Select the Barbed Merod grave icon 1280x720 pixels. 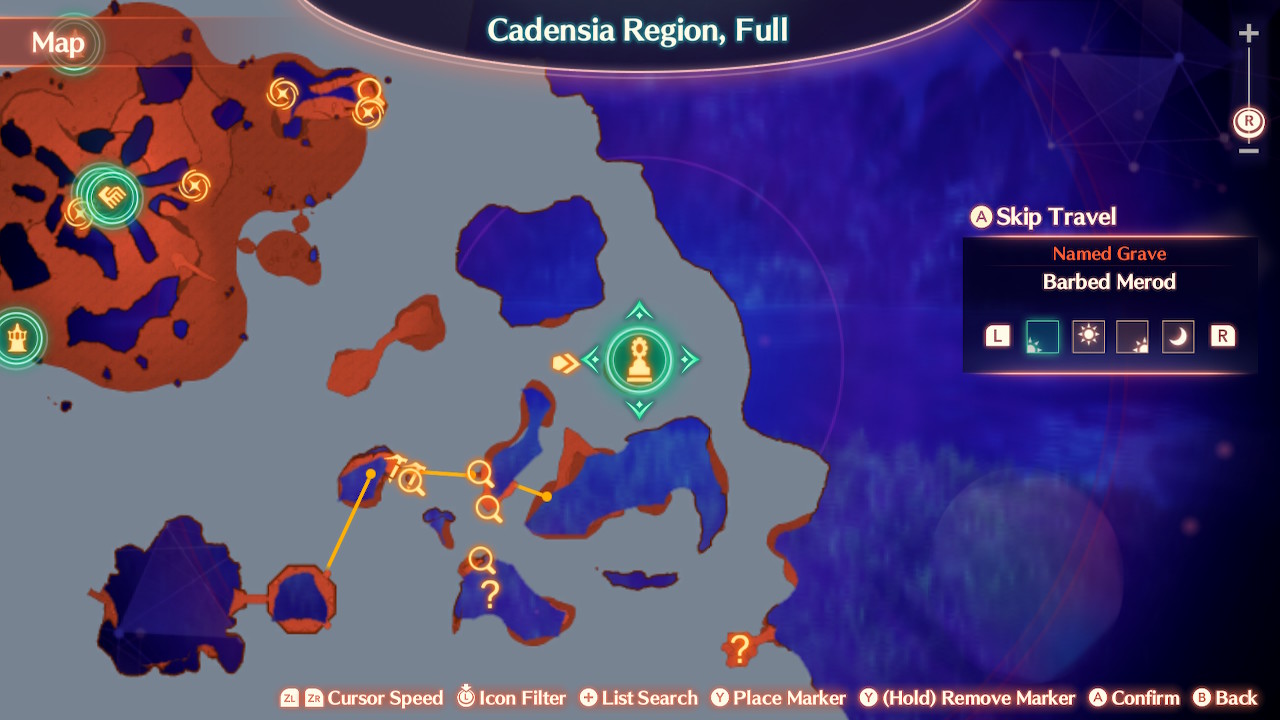click(x=640, y=362)
